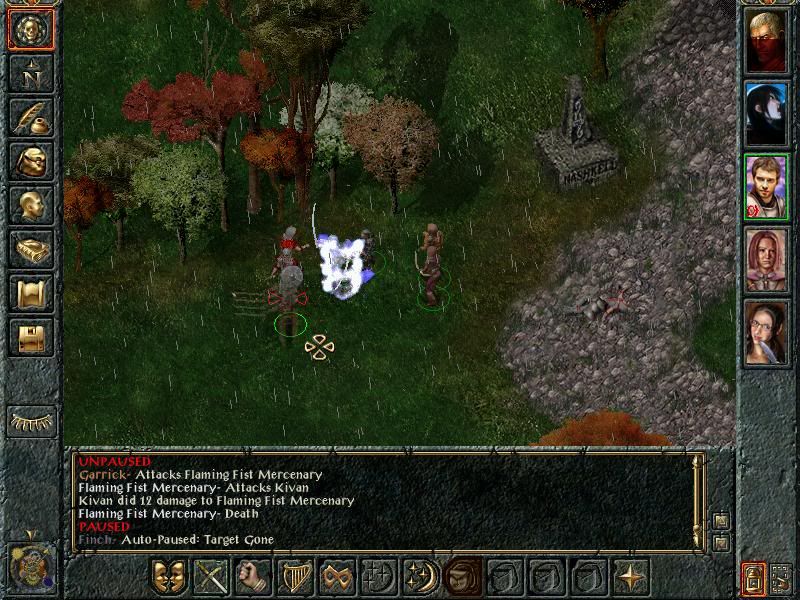Click the rest button with closed eyelashes
The image size is (800, 600).
31,421
